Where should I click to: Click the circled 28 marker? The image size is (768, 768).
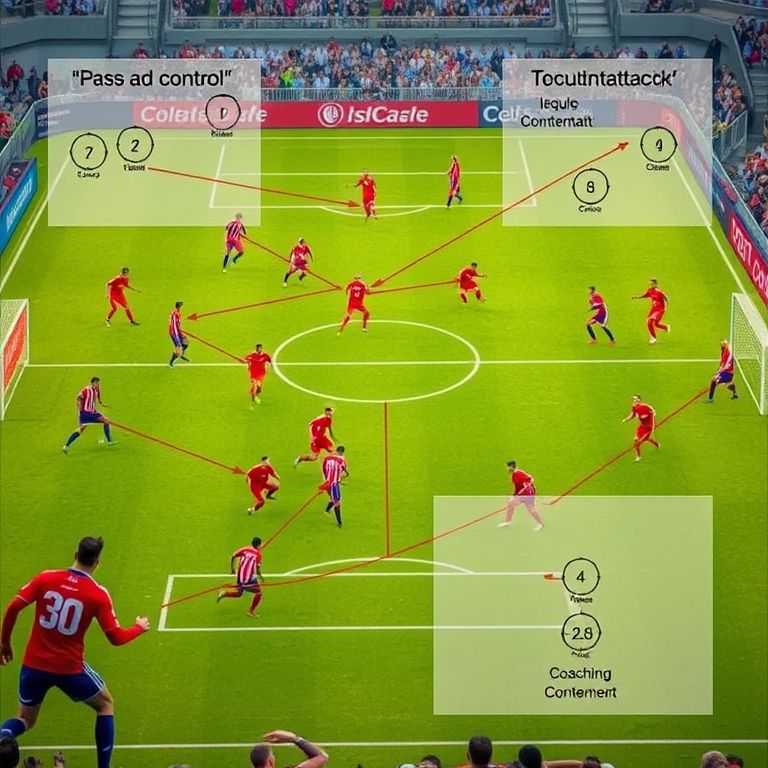pyautogui.click(x=581, y=632)
